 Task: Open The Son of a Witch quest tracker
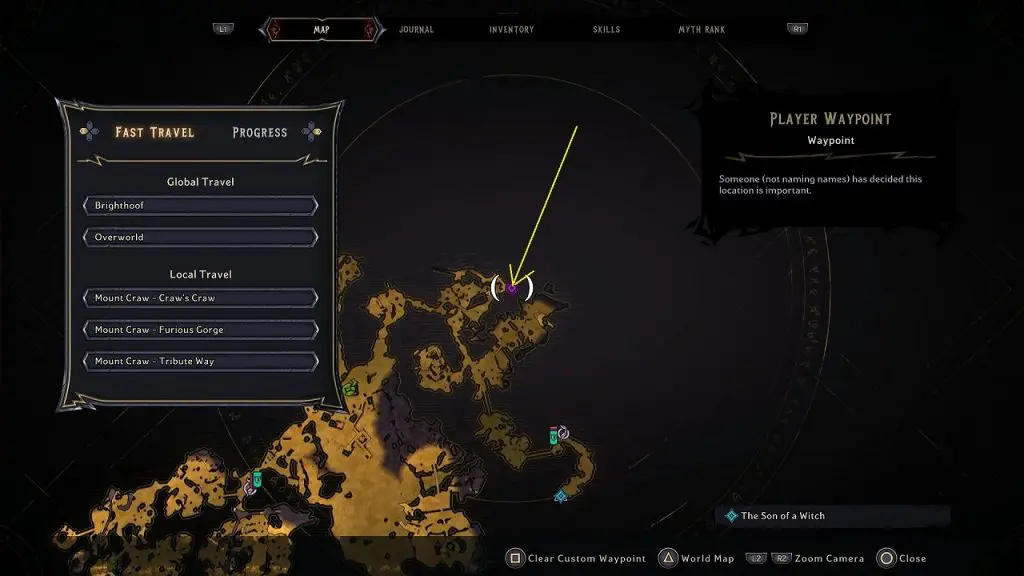pos(783,516)
